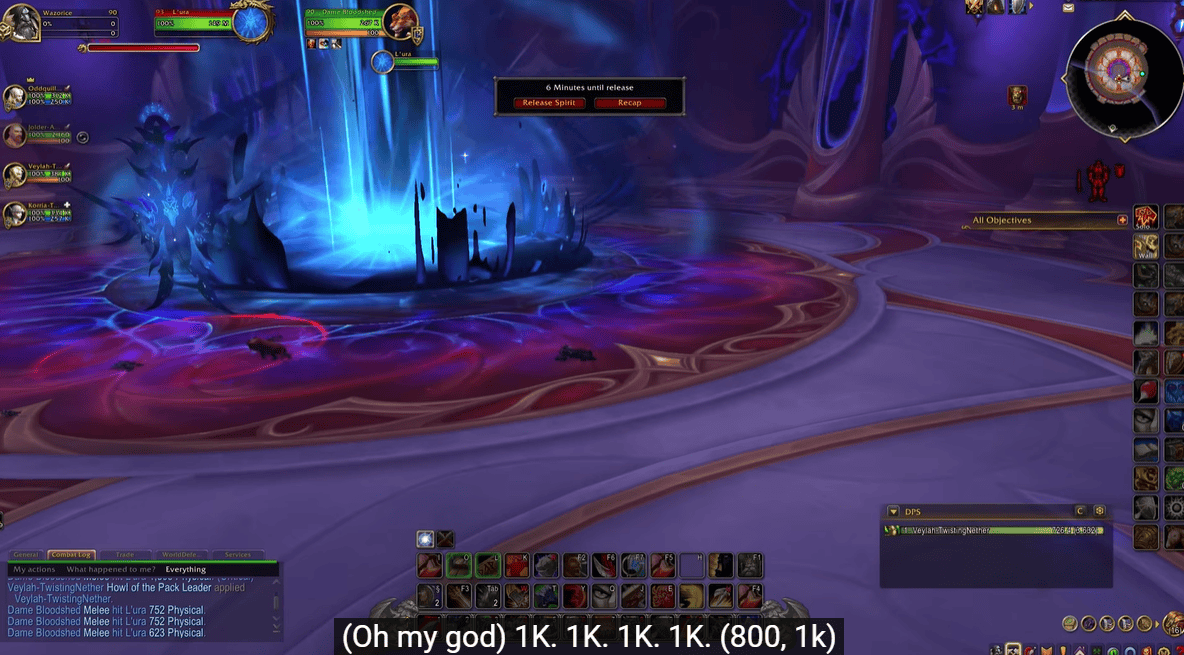Target the L'ura boss portrait
The height and width of the screenshot is (655, 1184).
[x=251, y=24]
